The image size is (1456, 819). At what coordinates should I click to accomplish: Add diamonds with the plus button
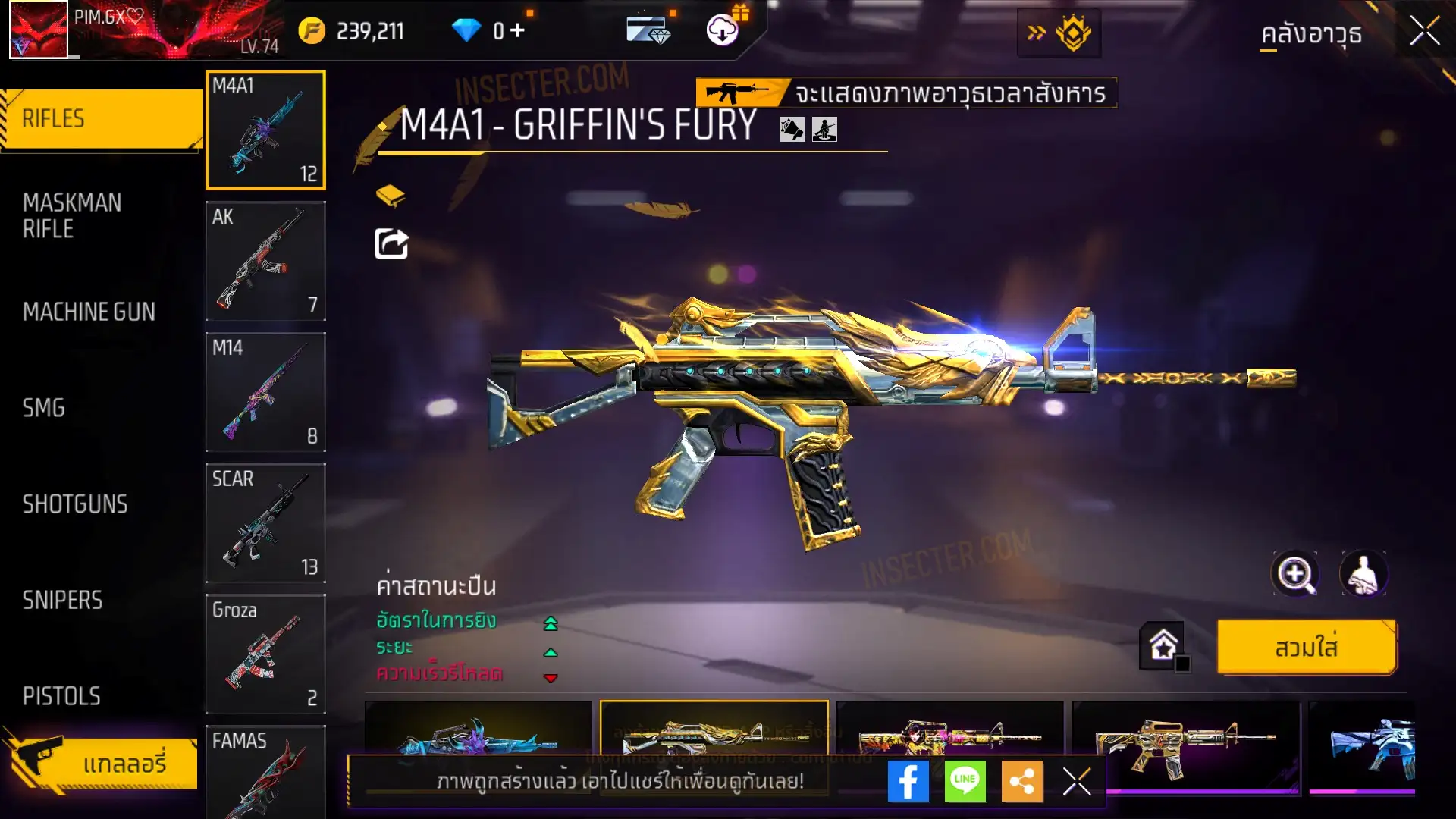click(517, 30)
